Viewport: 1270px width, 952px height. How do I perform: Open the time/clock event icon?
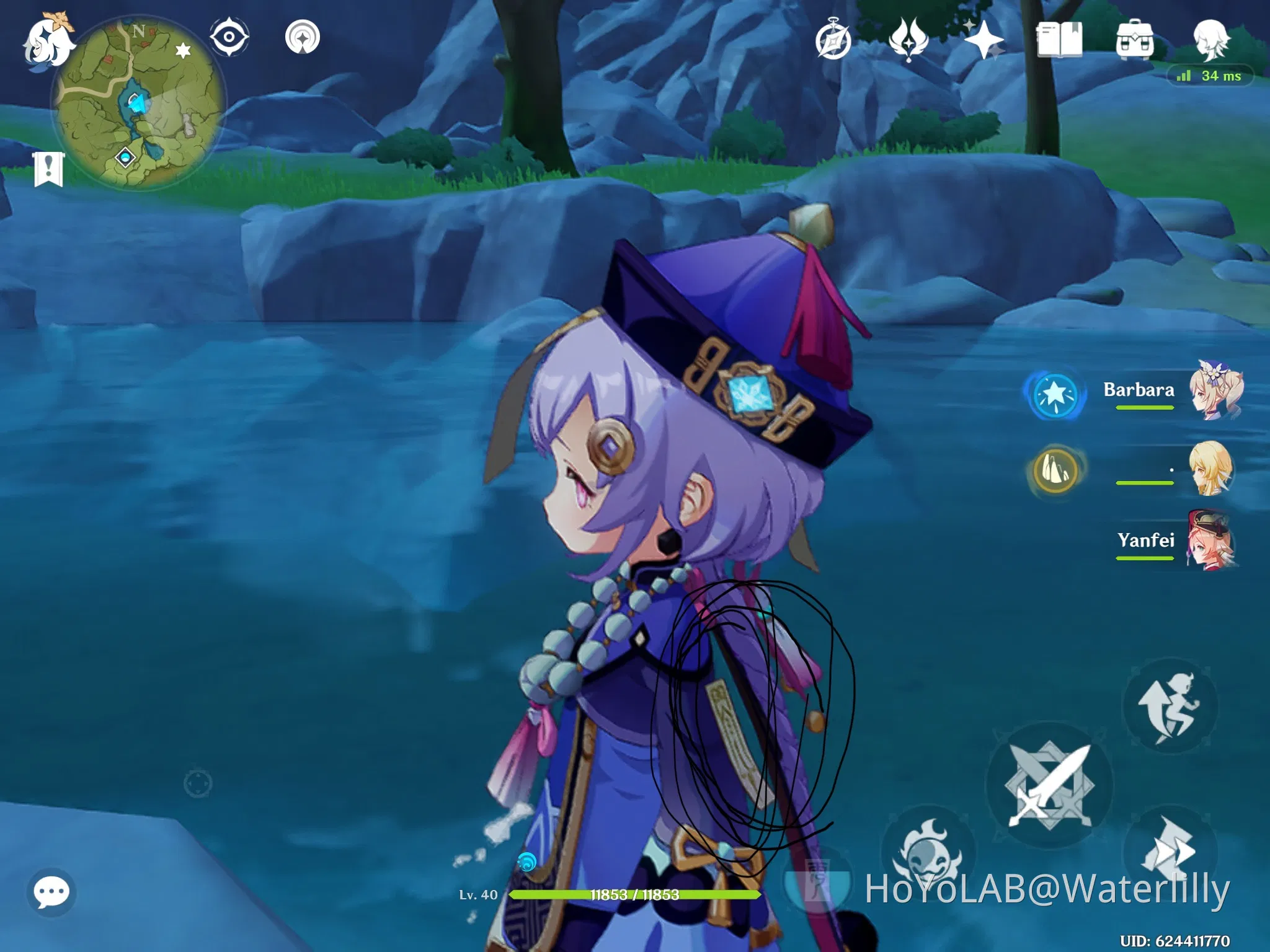pyautogui.click(x=834, y=37)
